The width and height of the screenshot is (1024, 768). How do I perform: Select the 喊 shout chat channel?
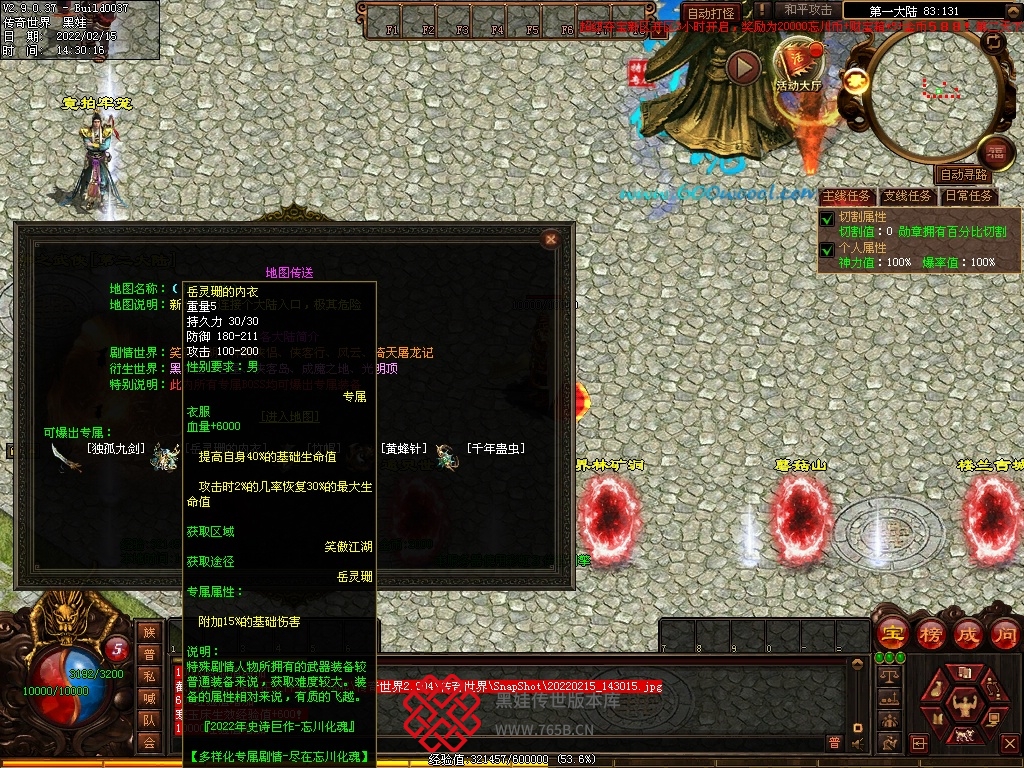point(149,698)
